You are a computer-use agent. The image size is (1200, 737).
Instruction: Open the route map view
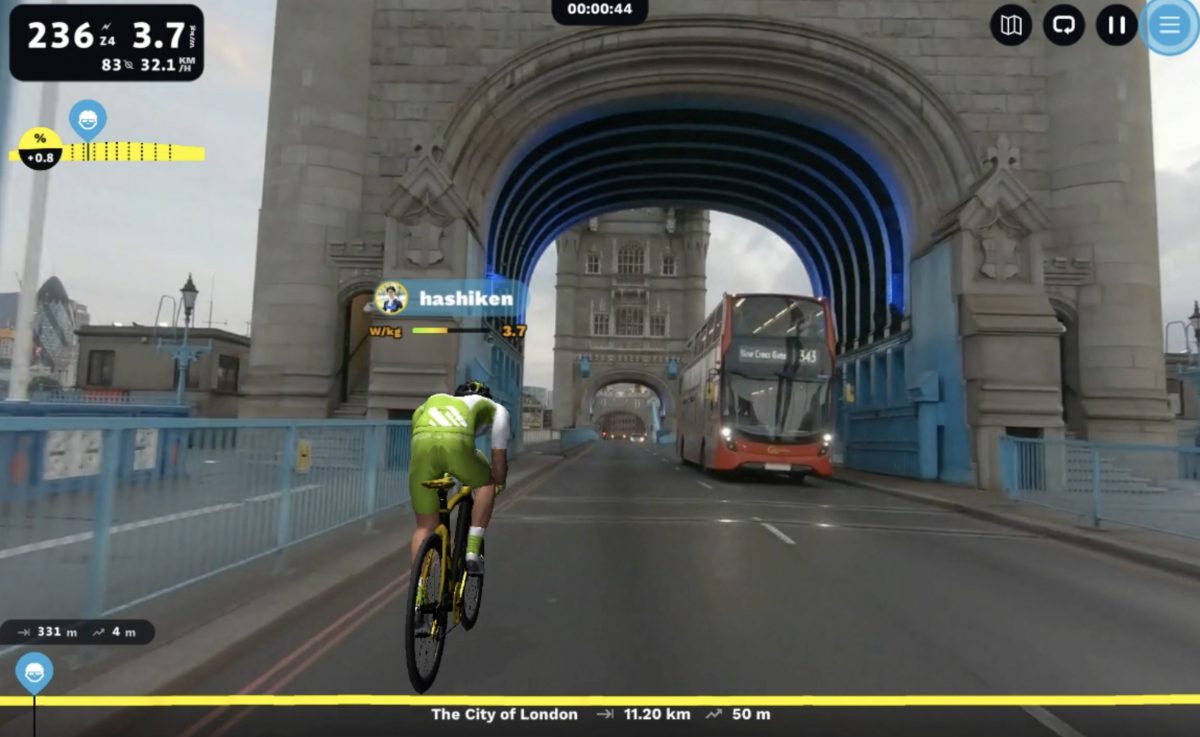click(1011, 25)
